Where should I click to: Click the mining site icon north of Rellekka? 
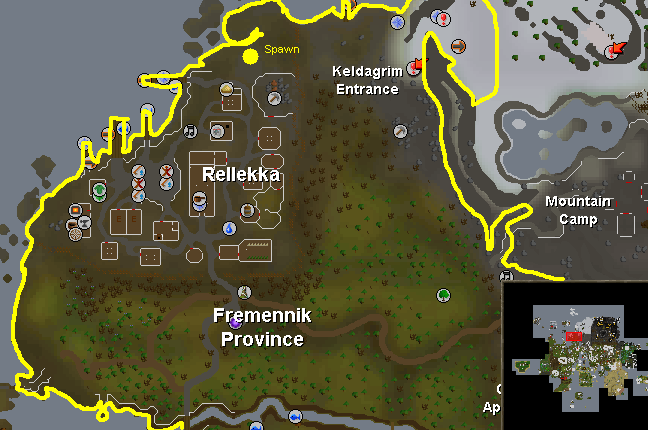point(272,98)
